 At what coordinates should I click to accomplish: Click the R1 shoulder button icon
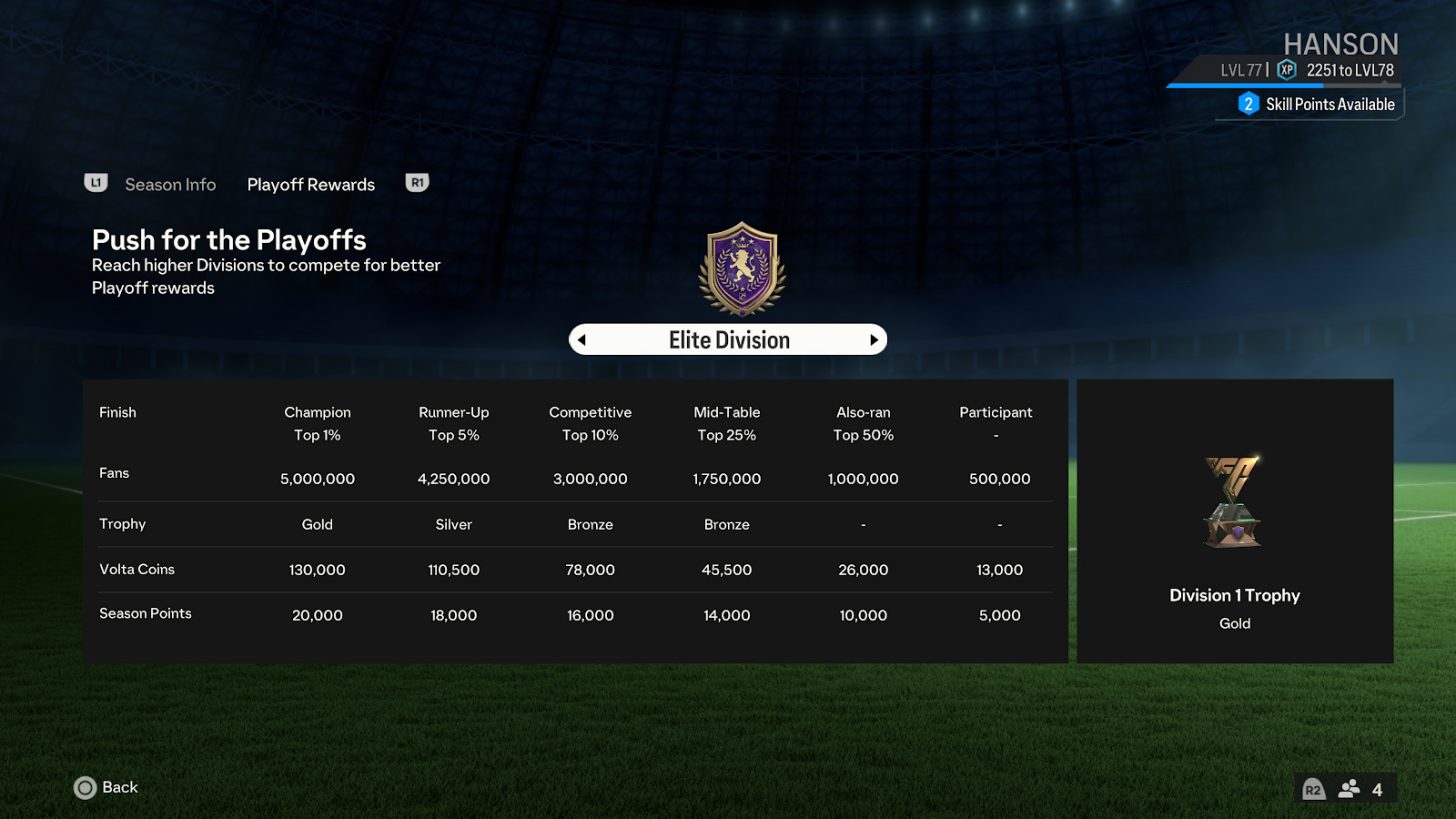coord(417,183)
